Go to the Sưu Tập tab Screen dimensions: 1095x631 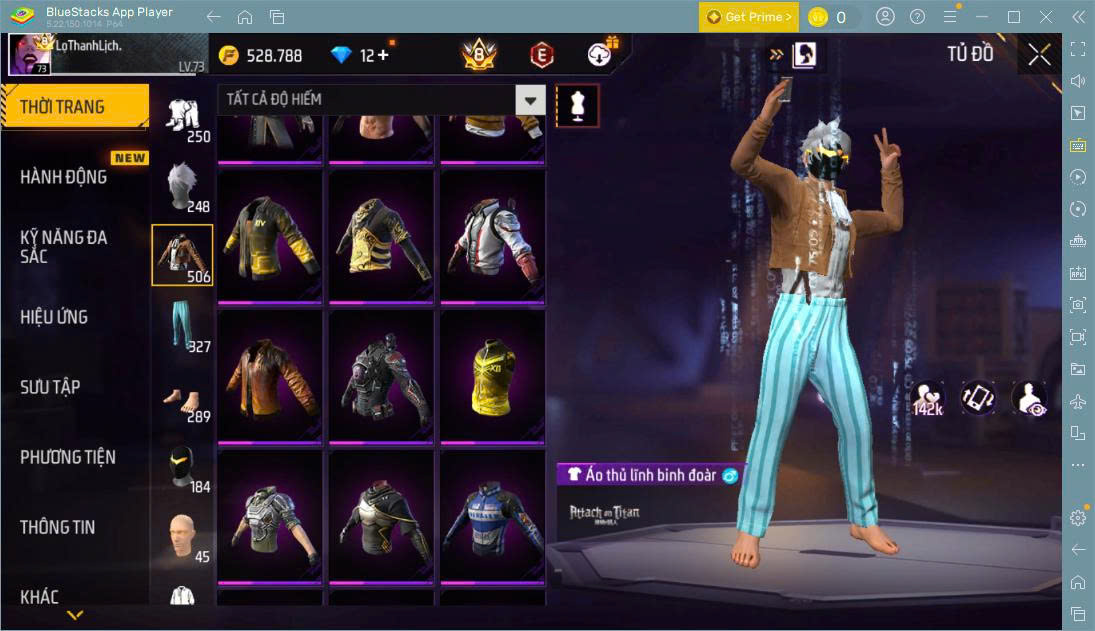pyautogui.click(x=50, y=387)
